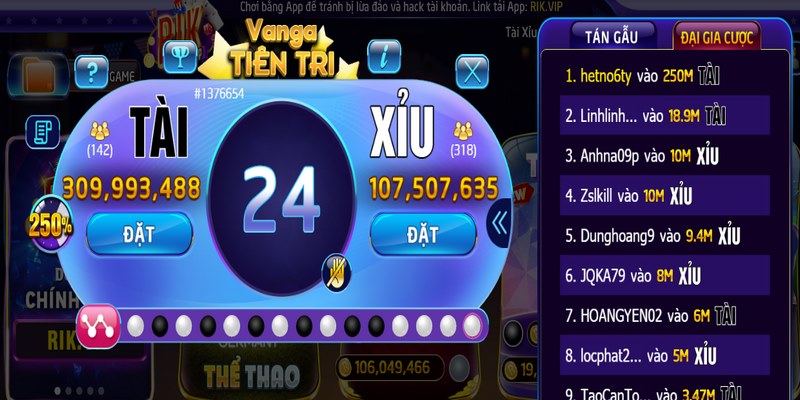
Task: Click the orange folder icon
Action: tap(37, 75)
